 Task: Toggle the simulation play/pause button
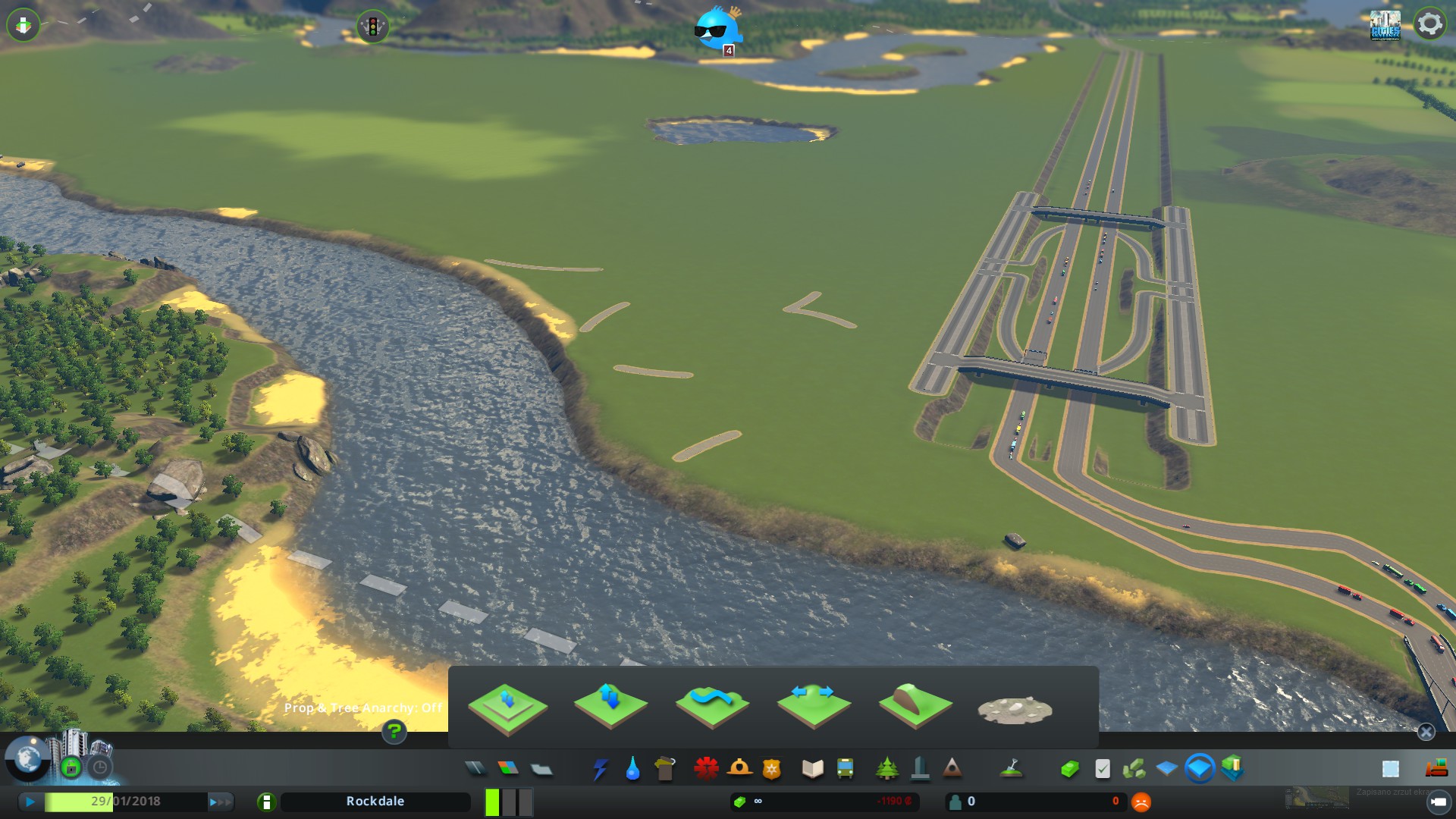pos(30,802)
